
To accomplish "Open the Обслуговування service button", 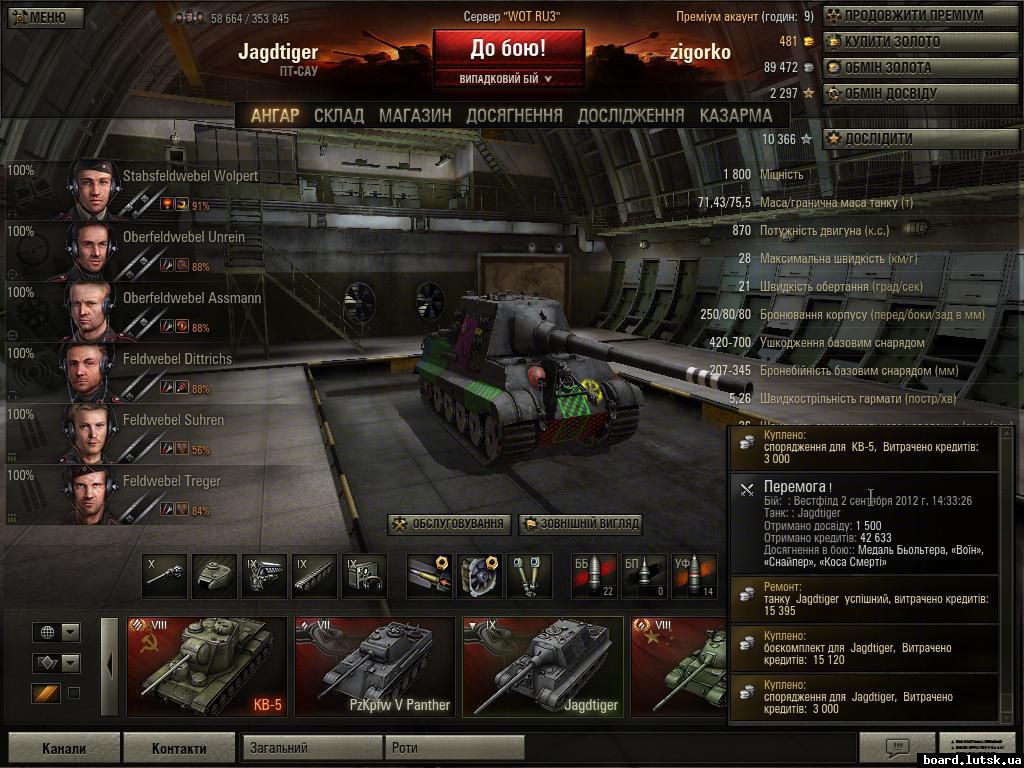I will tap(449, 524).
